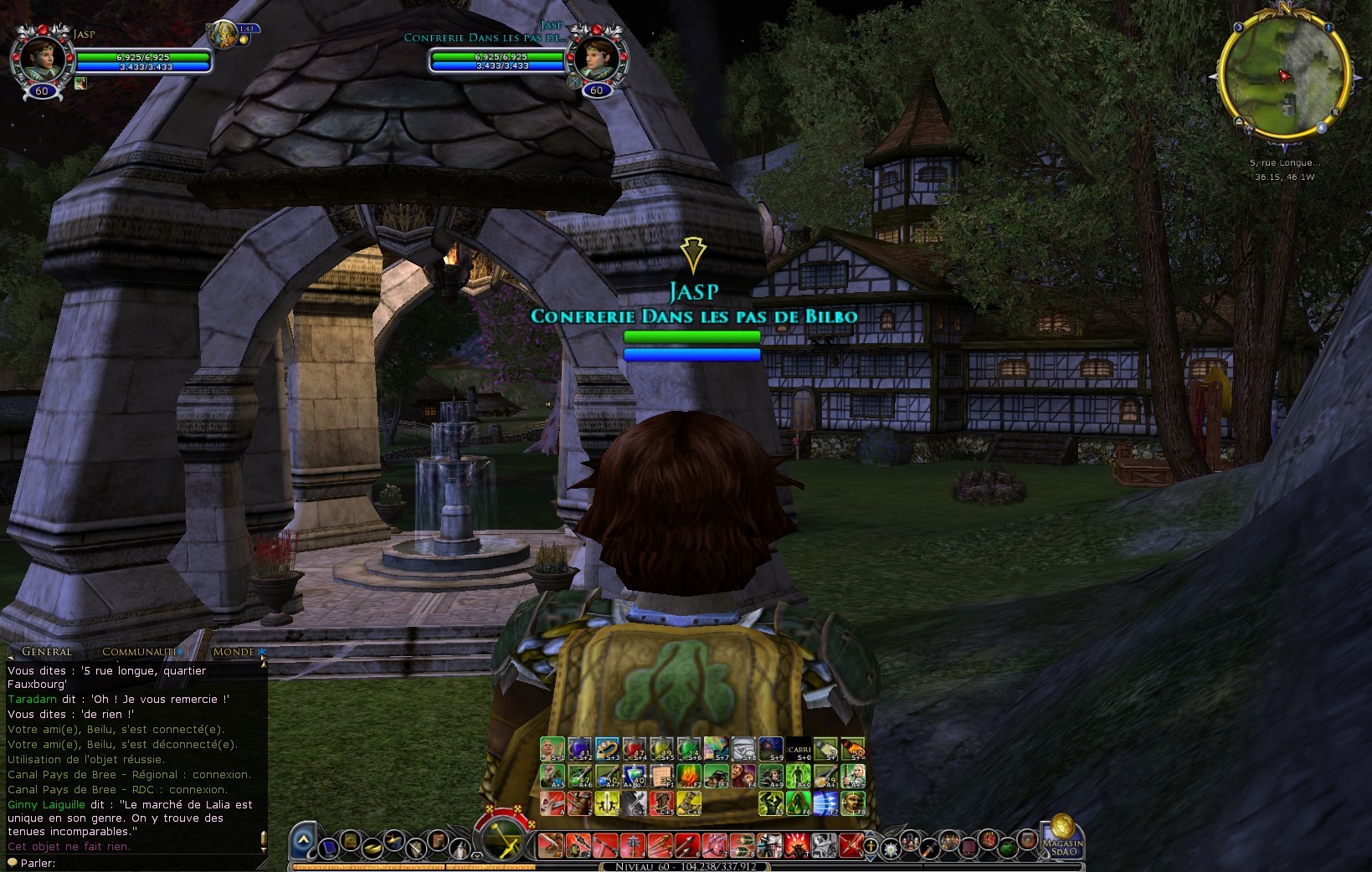Select the Général chat tab
The height and width of the screenshot is (872, 1372).
(x=48, y=651)
